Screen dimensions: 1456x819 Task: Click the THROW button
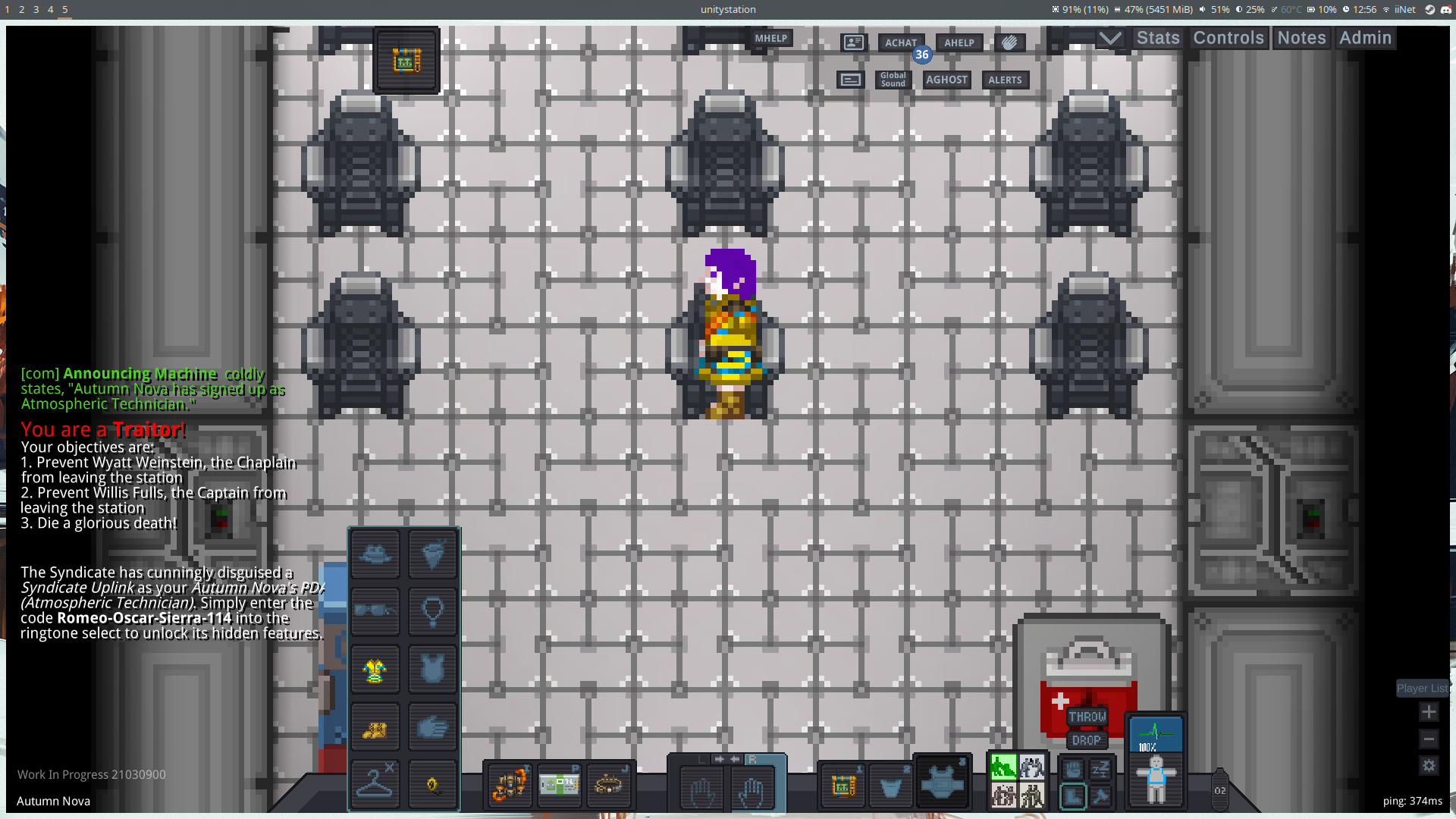pos(1086,717)
